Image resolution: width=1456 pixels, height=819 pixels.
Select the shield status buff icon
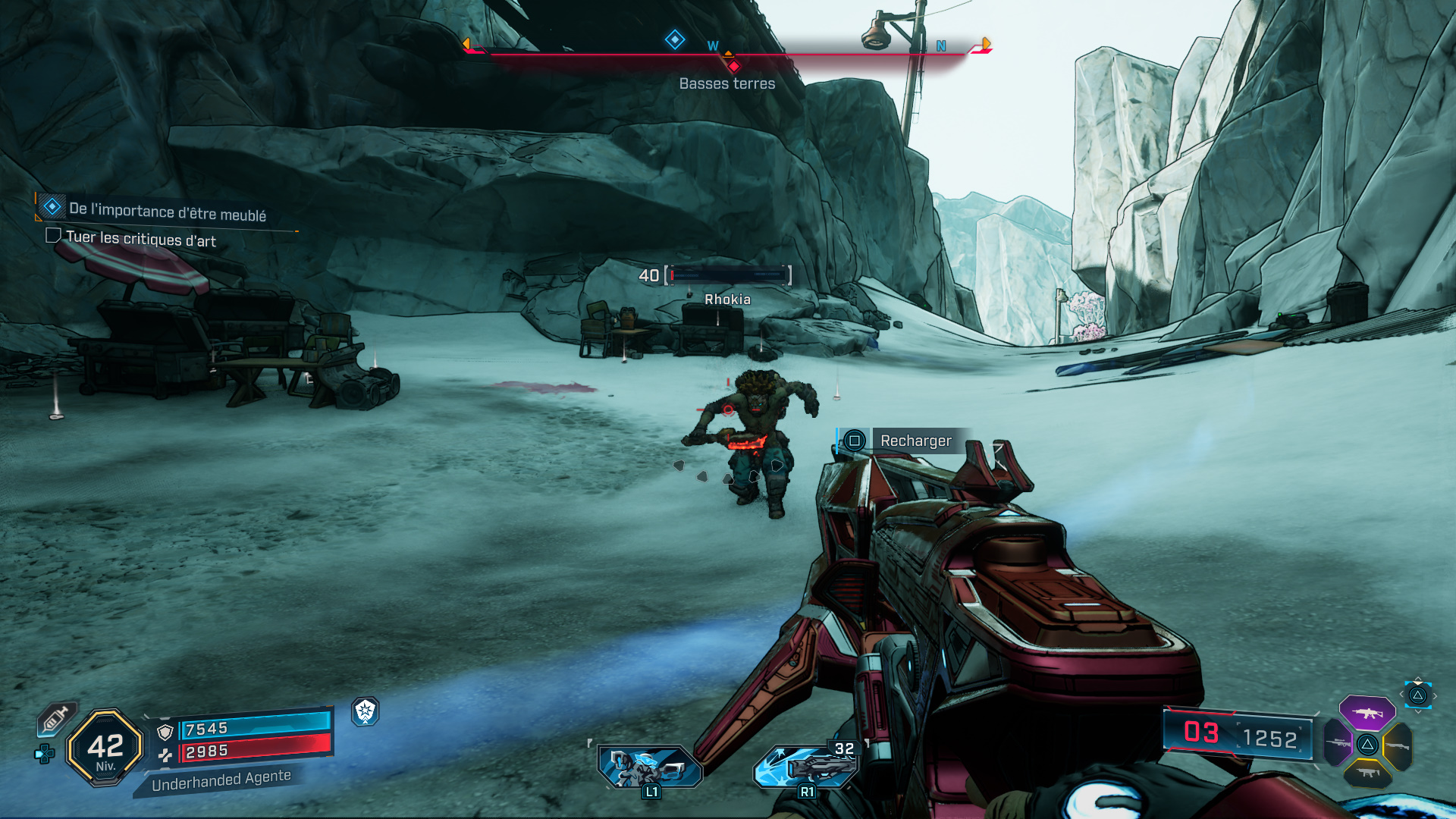pos(366,711)
